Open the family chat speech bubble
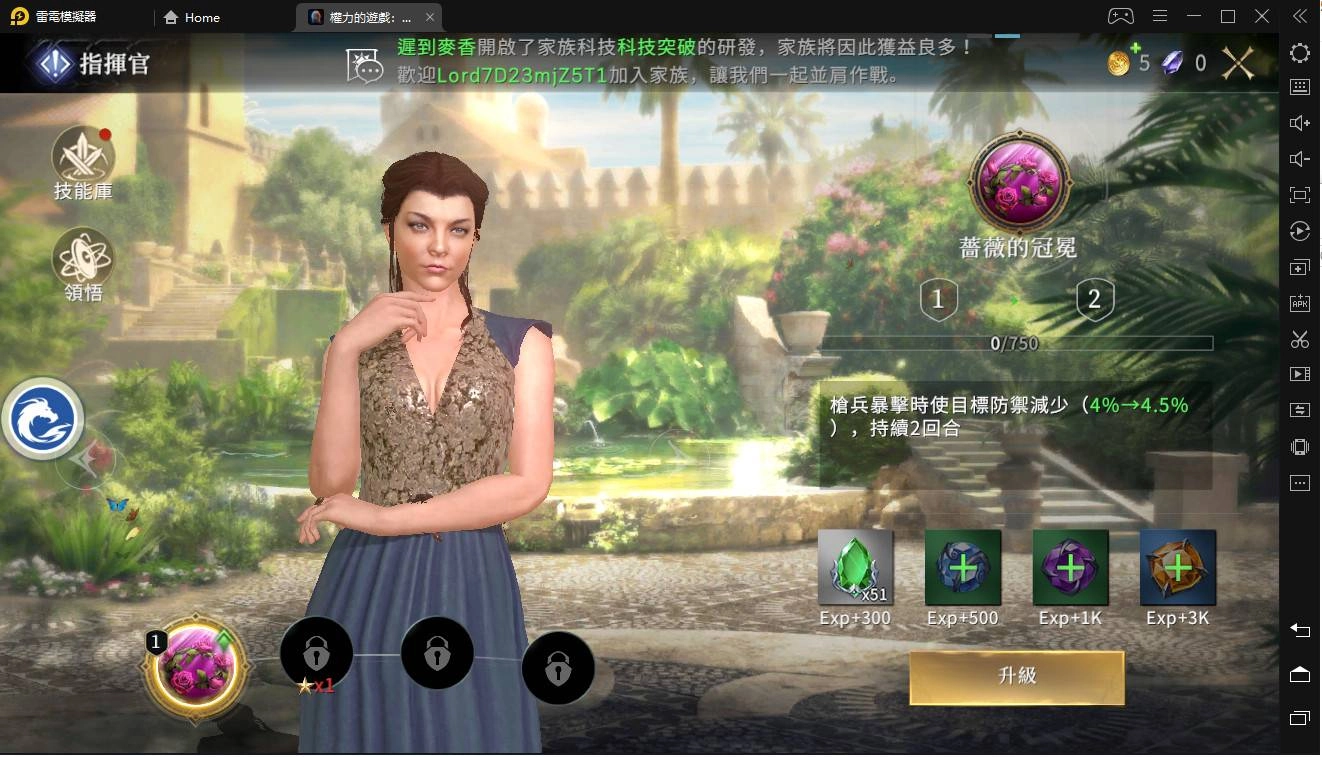Image resolution: width=1322 pixels, height=757 pixels. (x=367, y=62)
